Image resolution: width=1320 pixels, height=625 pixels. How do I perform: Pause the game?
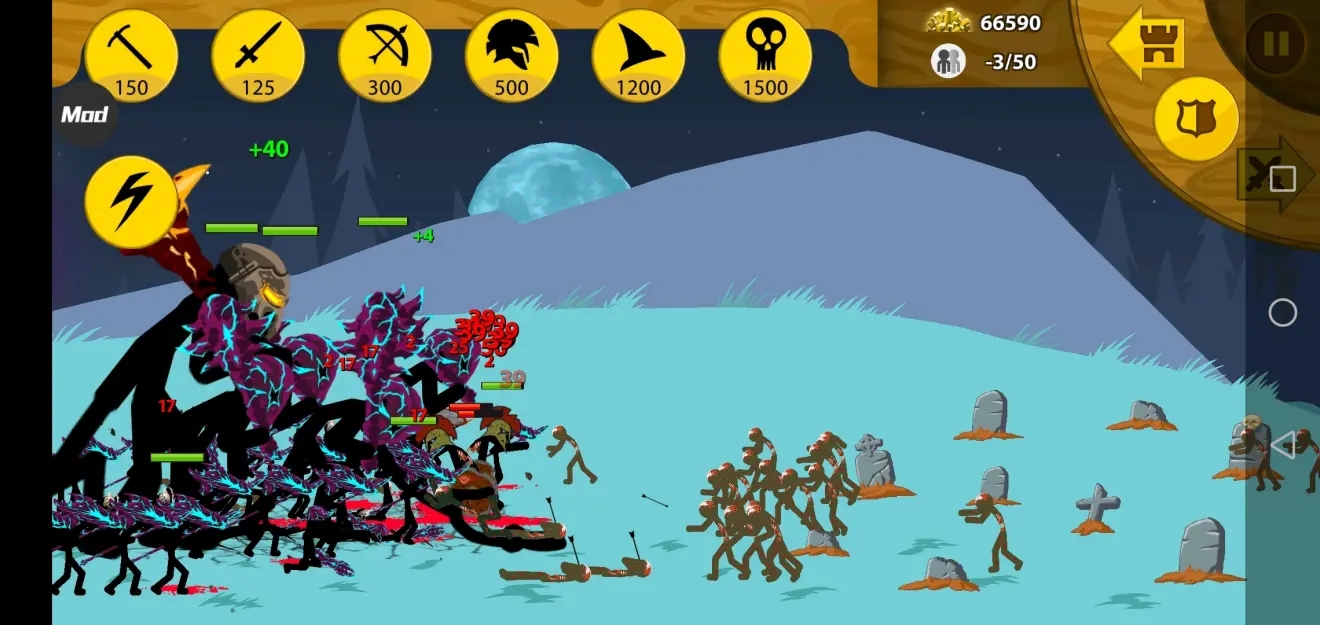[1275, 43]
